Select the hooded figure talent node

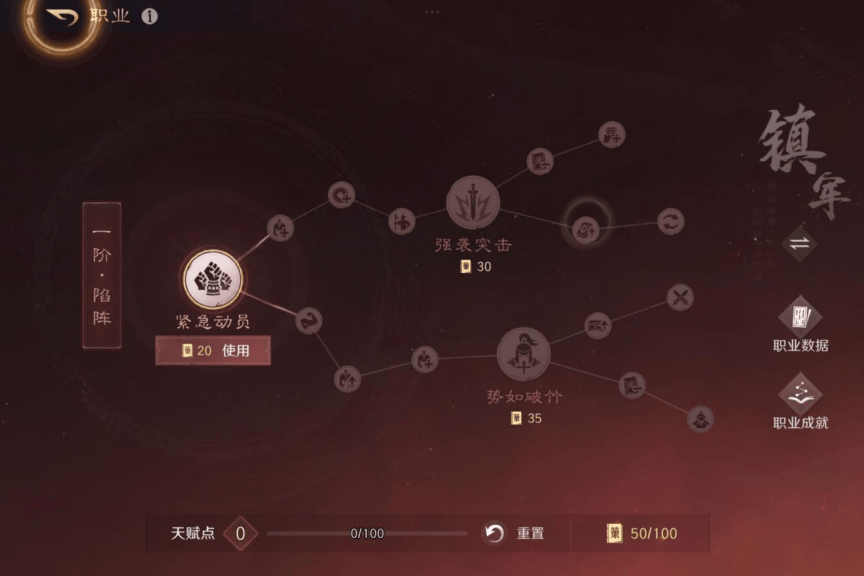point(700,418)
